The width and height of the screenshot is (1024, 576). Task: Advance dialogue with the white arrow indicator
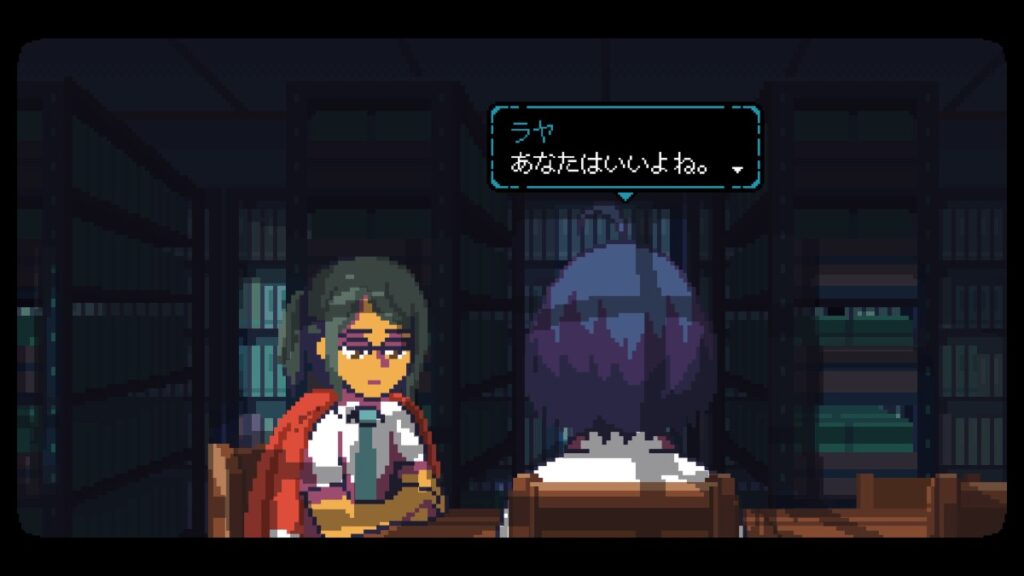[x=738, y=170]
